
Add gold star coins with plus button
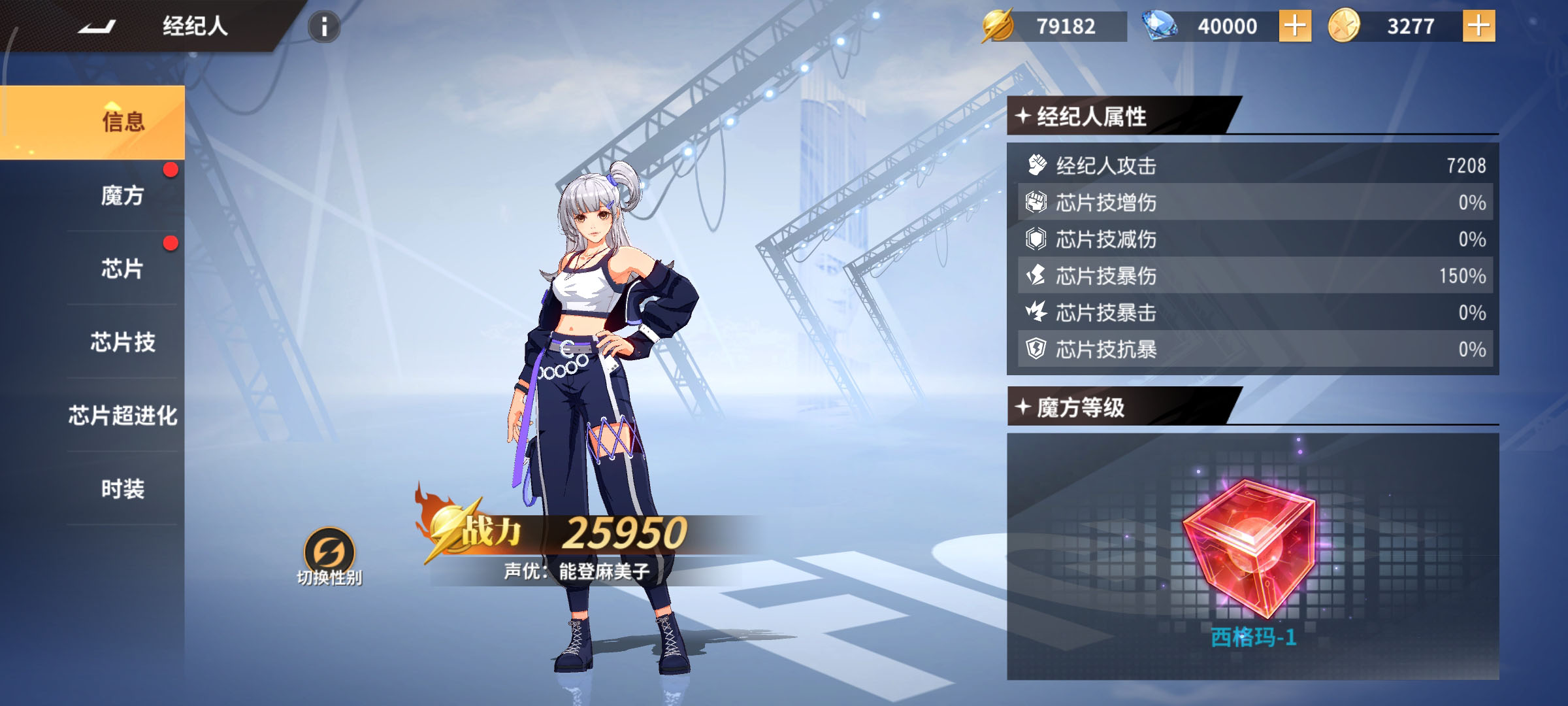[1478, 26]
